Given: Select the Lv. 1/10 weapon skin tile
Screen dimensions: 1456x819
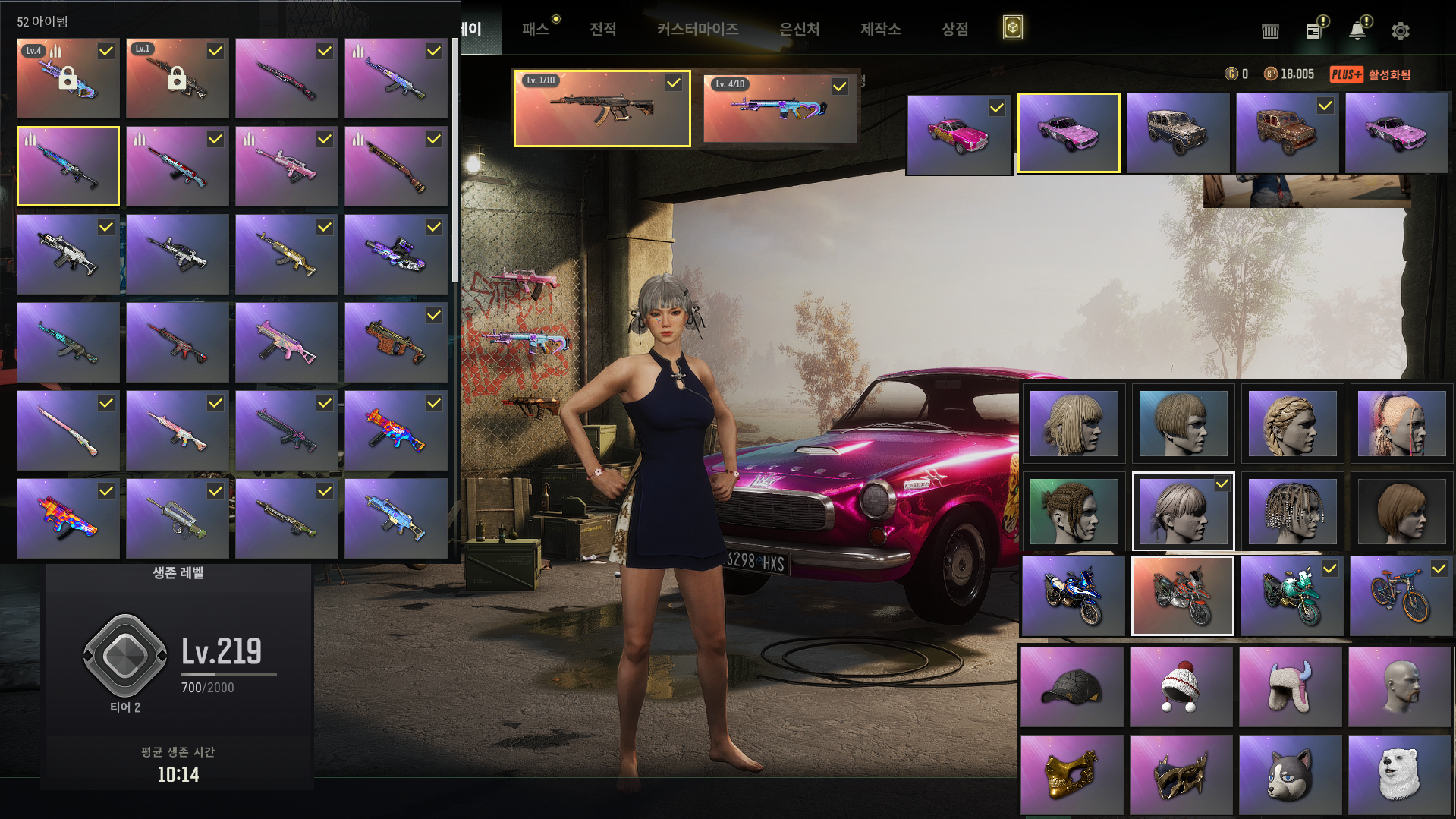Looking at the screenshot, I should 602,109.
